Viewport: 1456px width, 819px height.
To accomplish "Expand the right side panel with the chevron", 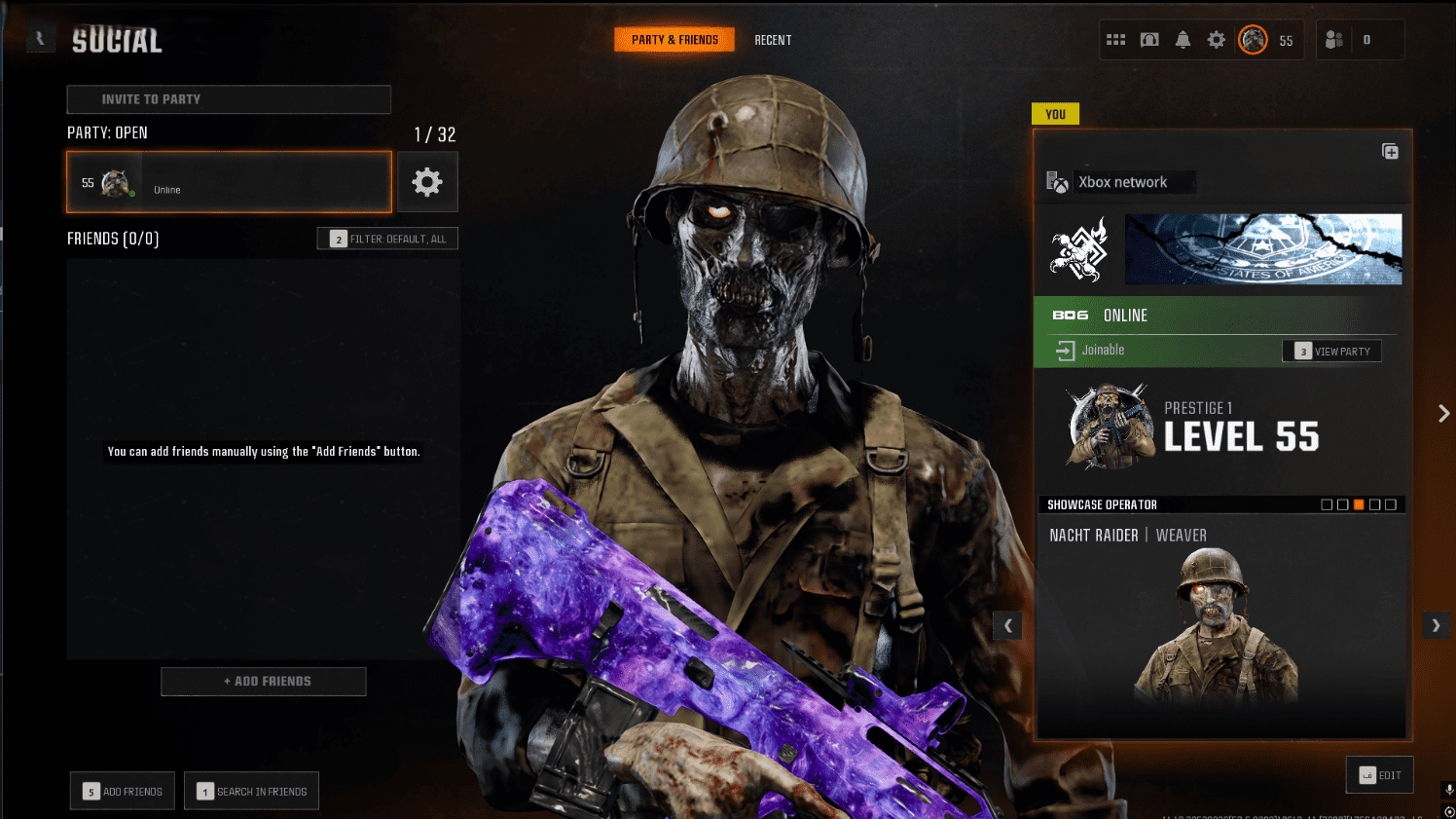I will tap(1443, 413).
